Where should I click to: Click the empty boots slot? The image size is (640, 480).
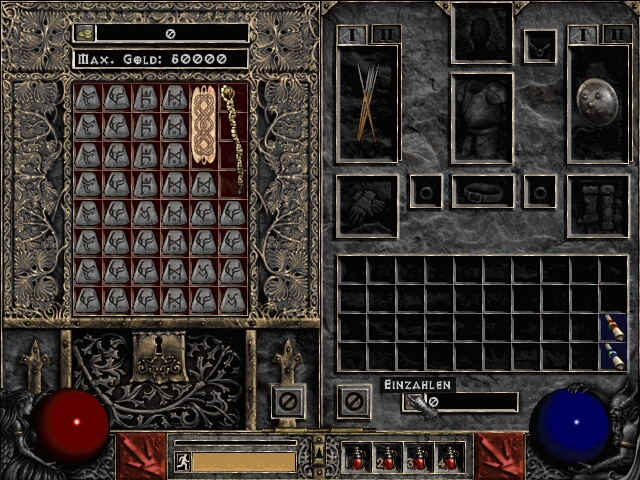coord(598,206)
